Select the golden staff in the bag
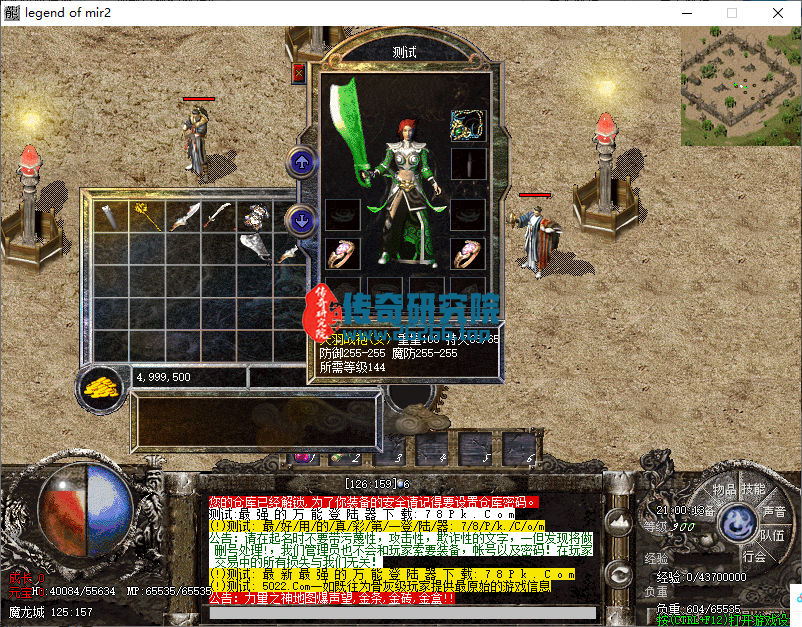The height and width of the screenshot is (627, 802). pos(147,215)
